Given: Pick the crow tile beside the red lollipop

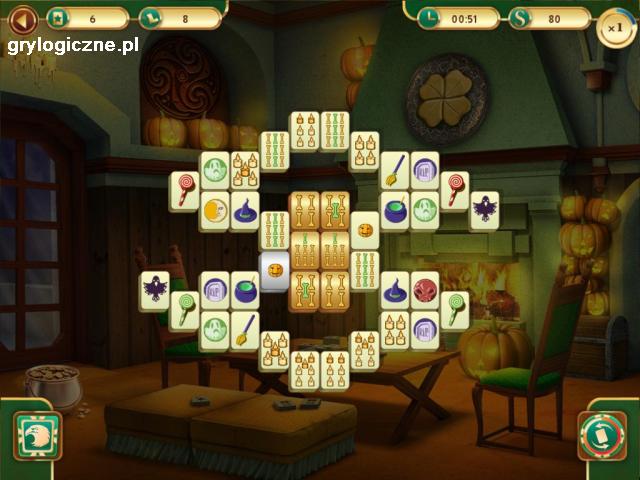Looking at the screenshot, I should pyautogui.click(x=485, y=210).
